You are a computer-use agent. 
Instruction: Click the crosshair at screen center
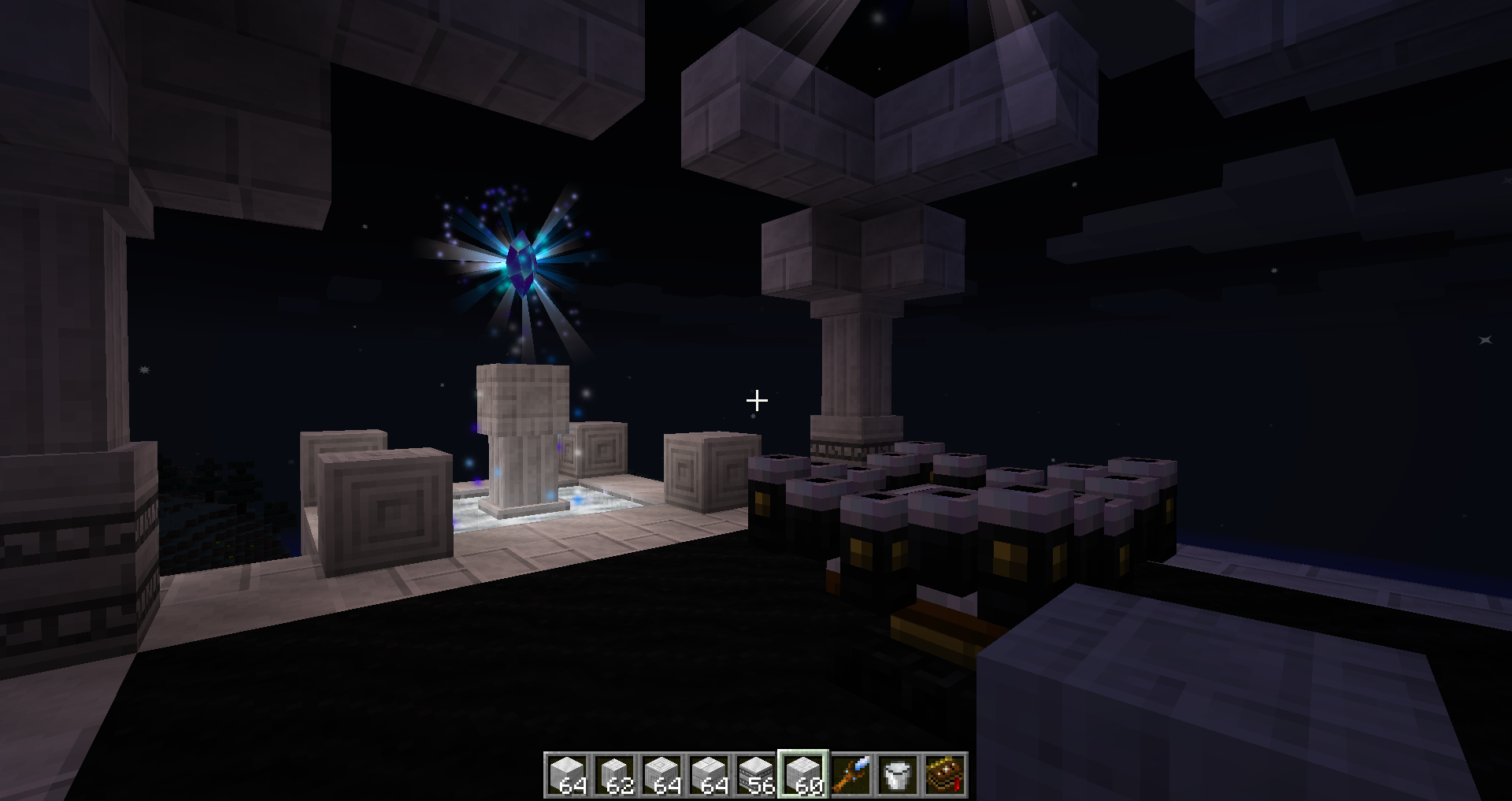click(755, 400)
